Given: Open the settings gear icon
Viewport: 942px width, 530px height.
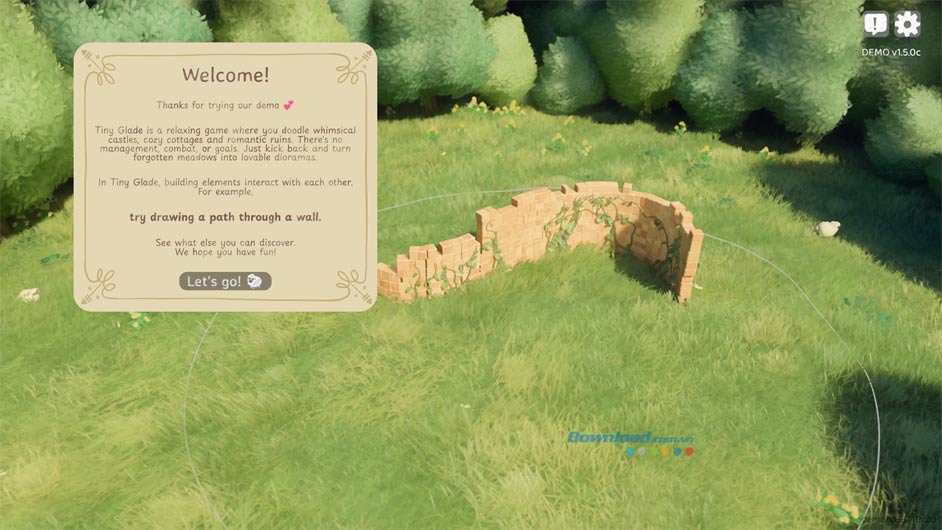Looking at the screenshot, I should (x=907, y=24).
